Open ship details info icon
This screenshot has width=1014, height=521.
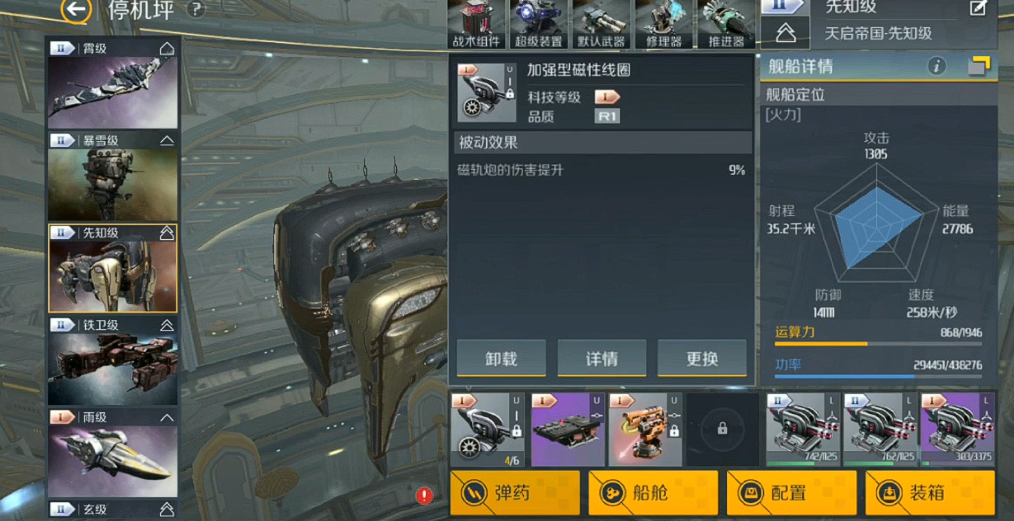(937, 66)
